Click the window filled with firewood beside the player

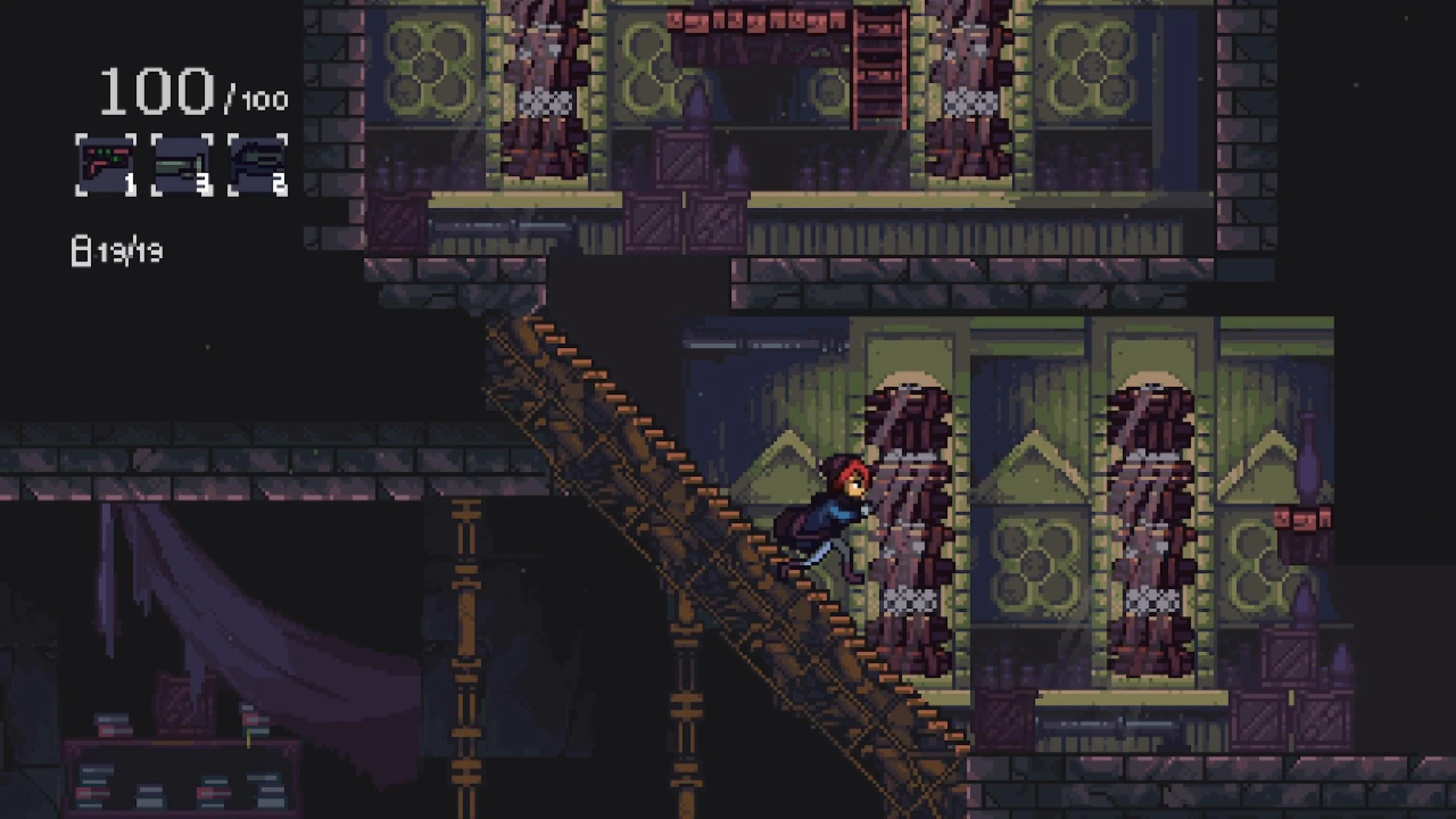click(x=910, y=497)
